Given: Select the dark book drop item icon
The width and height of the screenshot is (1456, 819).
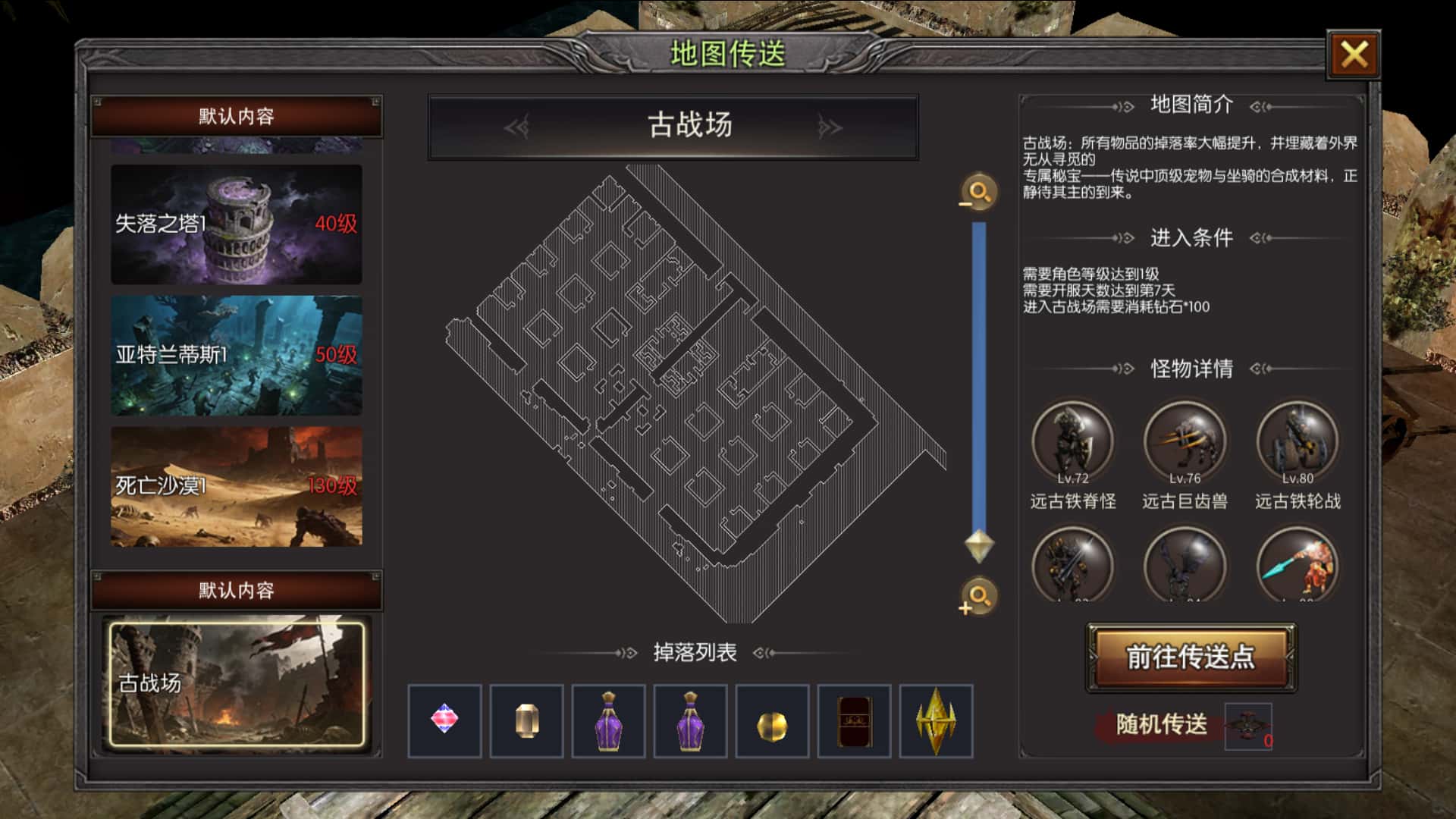Looking at the screenshot, I should click(x=853, y=722).
